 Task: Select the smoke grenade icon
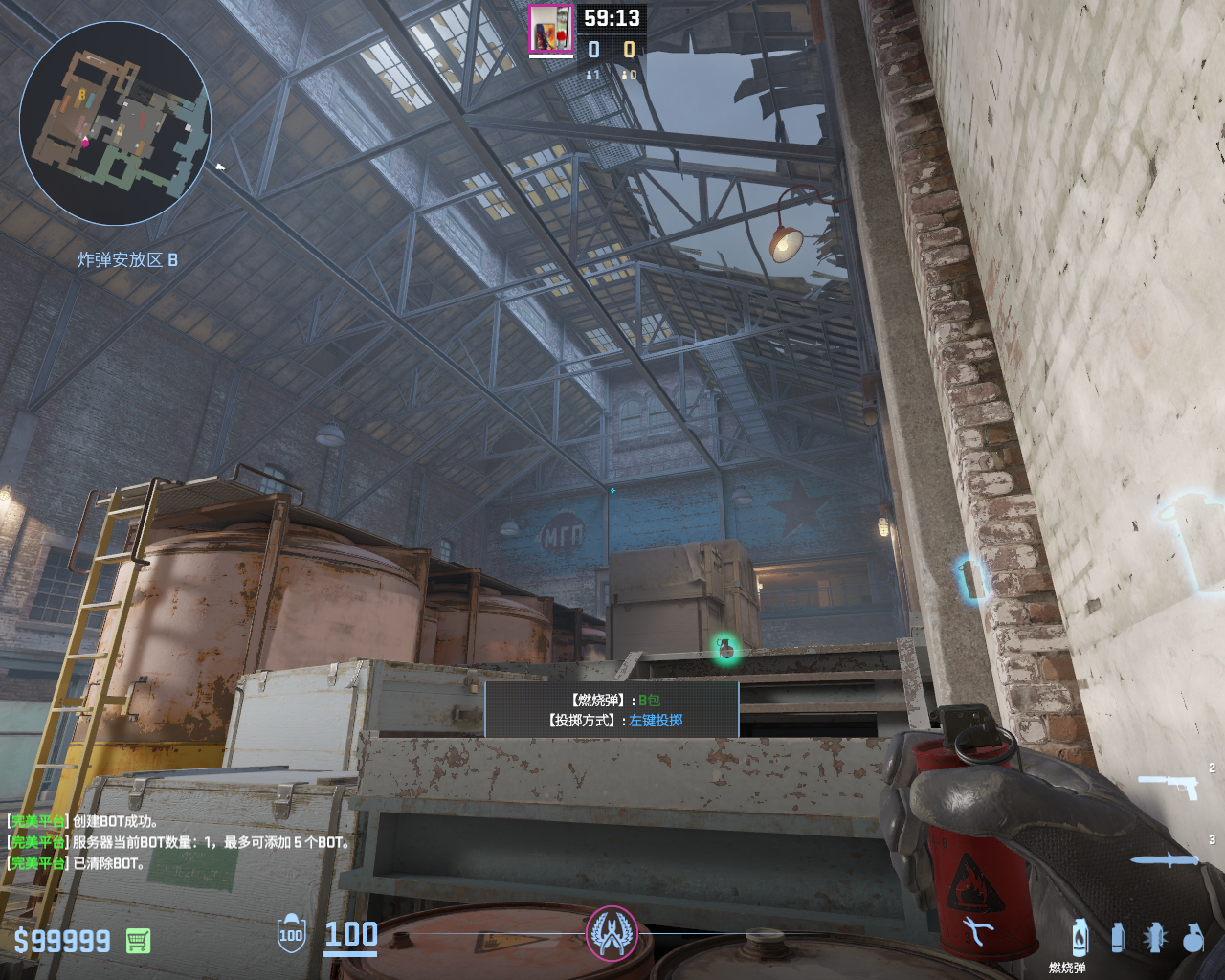tap(1117, 938)
